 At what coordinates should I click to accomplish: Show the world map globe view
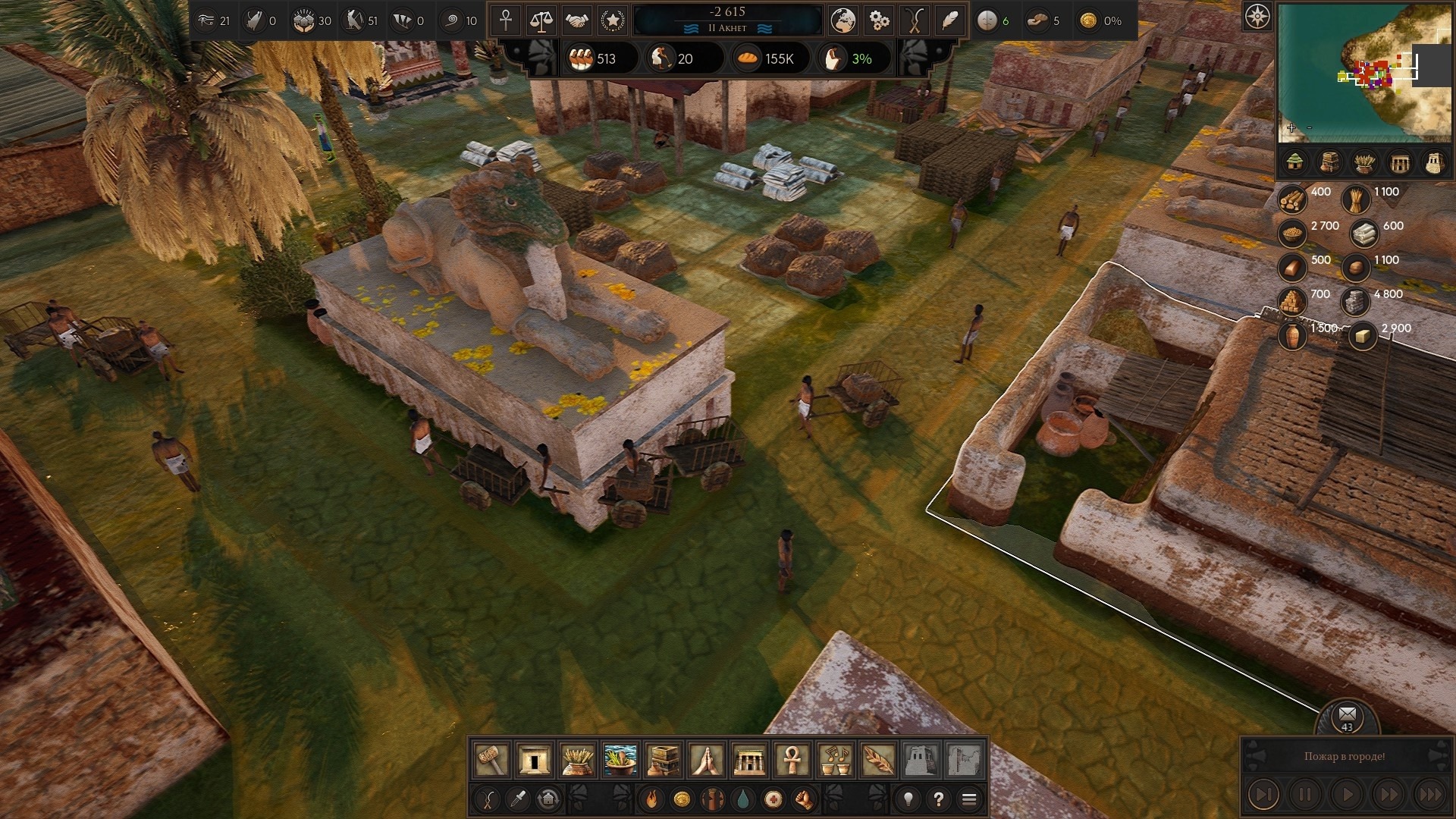(x=843, y=20)
